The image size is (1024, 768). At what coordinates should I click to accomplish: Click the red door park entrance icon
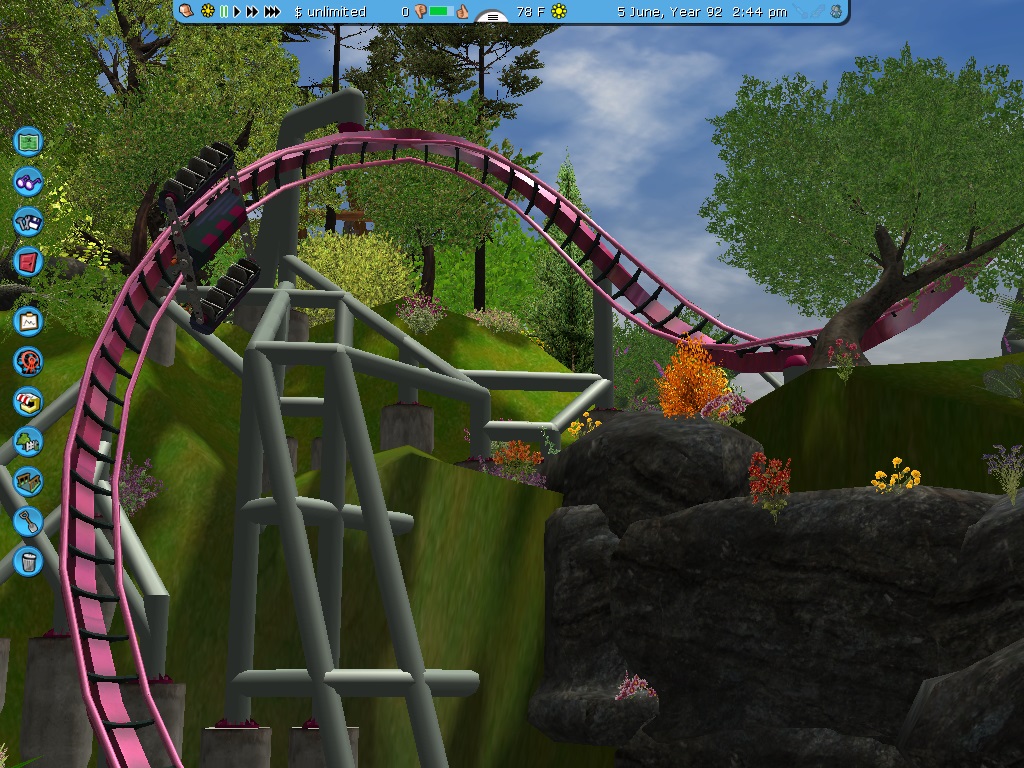(29, 263)
